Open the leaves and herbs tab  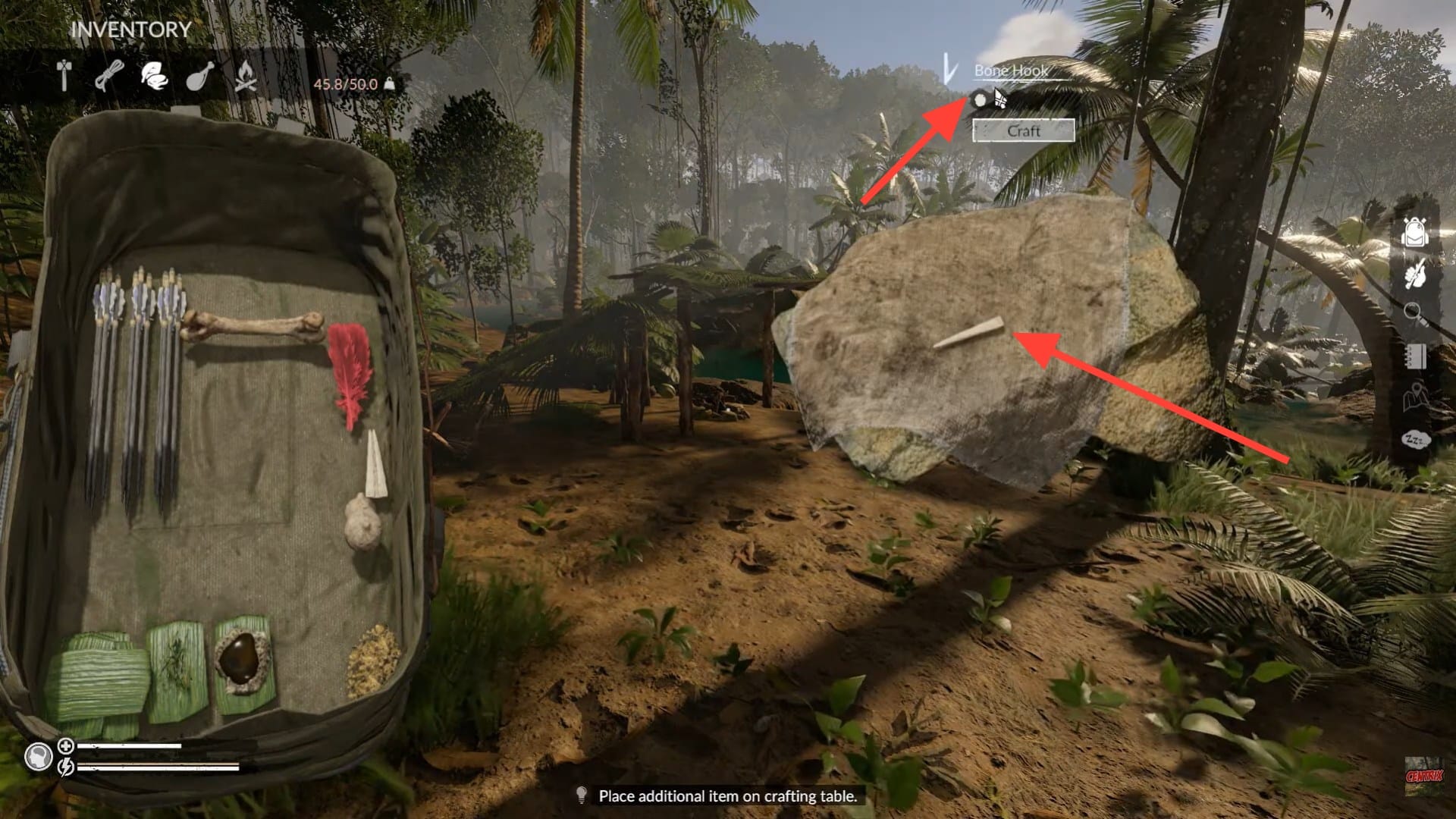(154, 76)
